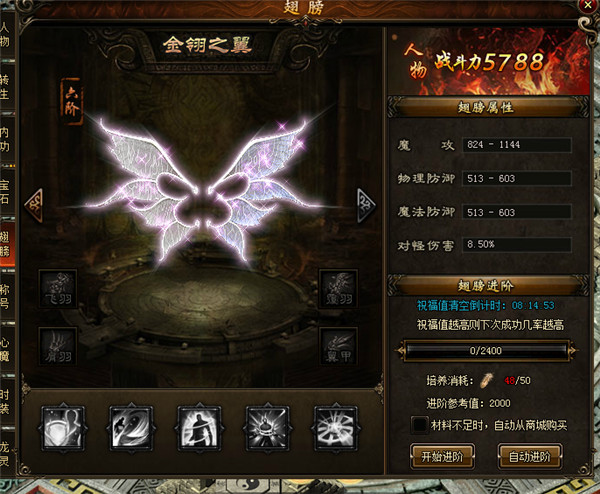This screenshot has height=494, width=600.
Task: Click the 开始进阶 button
Action: [440, 456]
